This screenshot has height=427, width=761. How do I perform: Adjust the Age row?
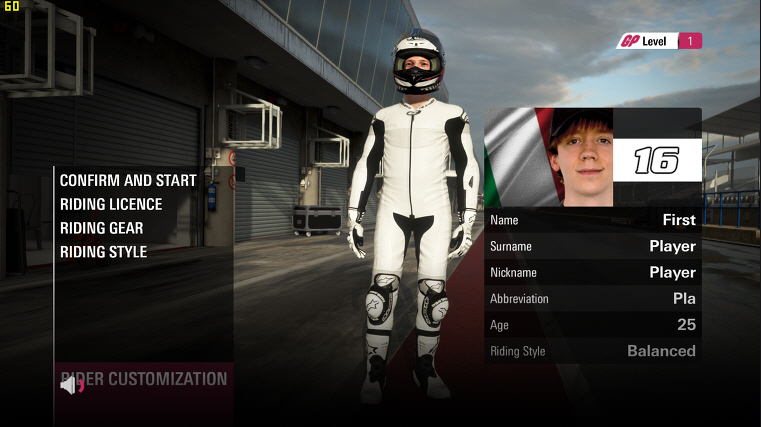click(592, 325)
